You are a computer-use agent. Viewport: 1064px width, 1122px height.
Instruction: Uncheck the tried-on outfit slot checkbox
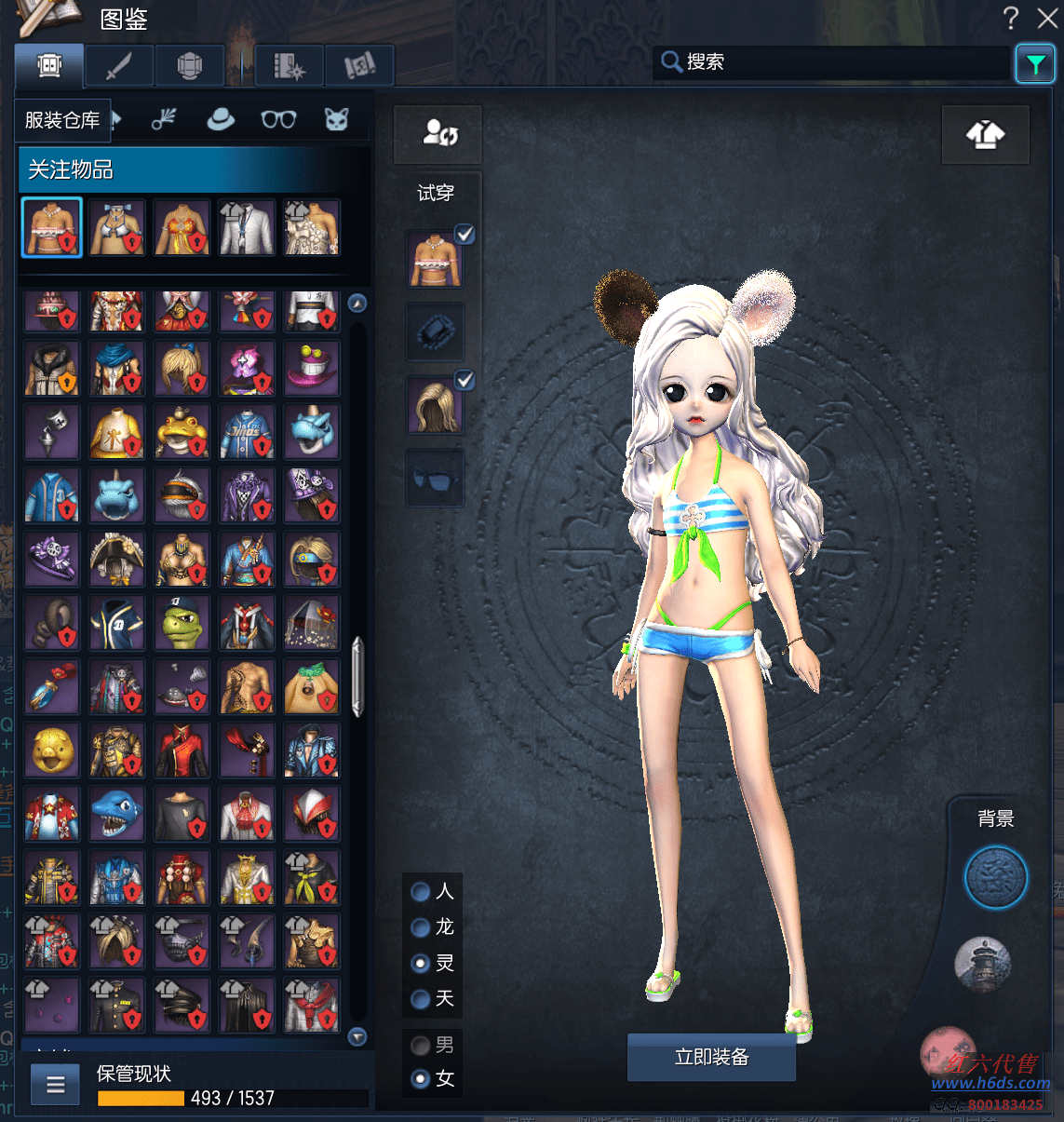click(x=465, y=235)
